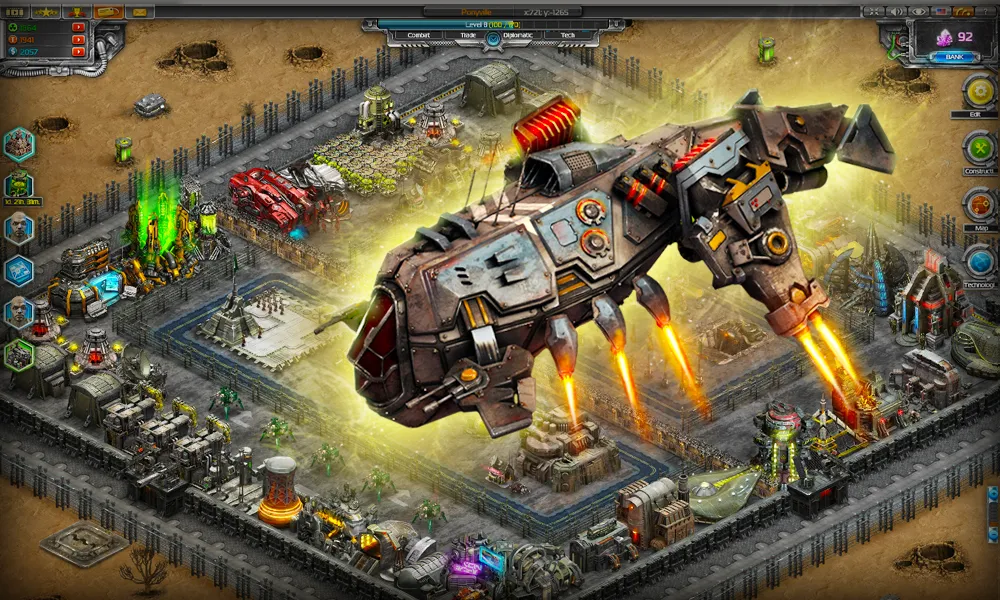Switch to the Combat tab
Viewport: 1000px width, 600px height.
pyautogui.click(x=419, y=34)
